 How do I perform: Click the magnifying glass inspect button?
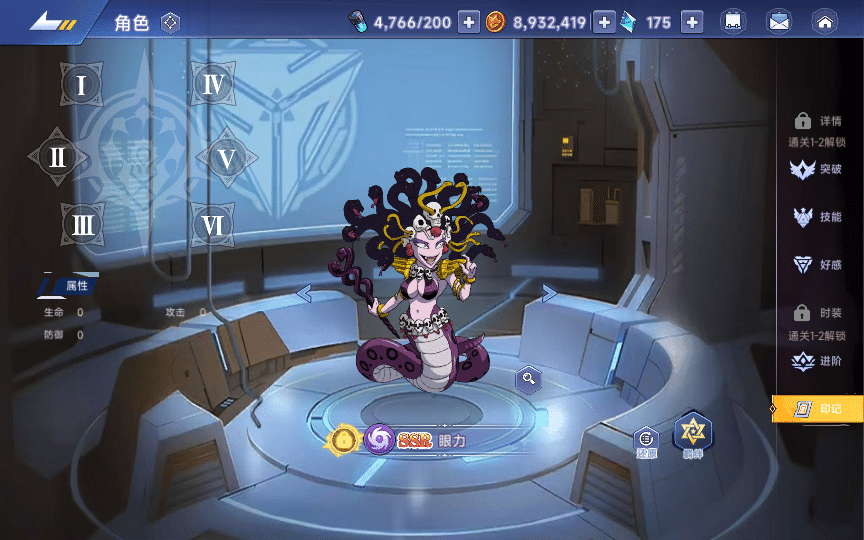tap(528, 378)
